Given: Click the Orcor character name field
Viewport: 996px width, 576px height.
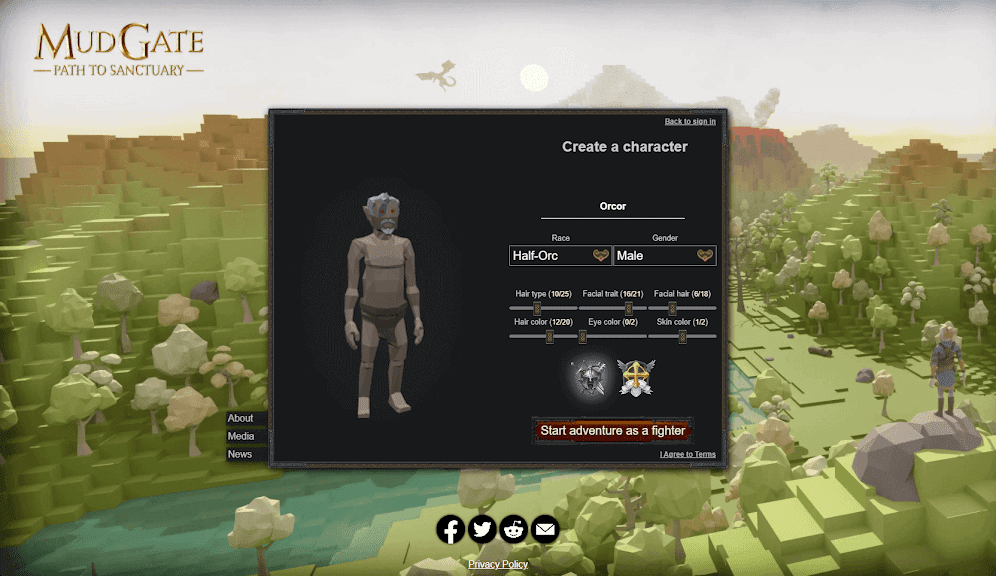Looking at the screenshot, I should (612, 206).
